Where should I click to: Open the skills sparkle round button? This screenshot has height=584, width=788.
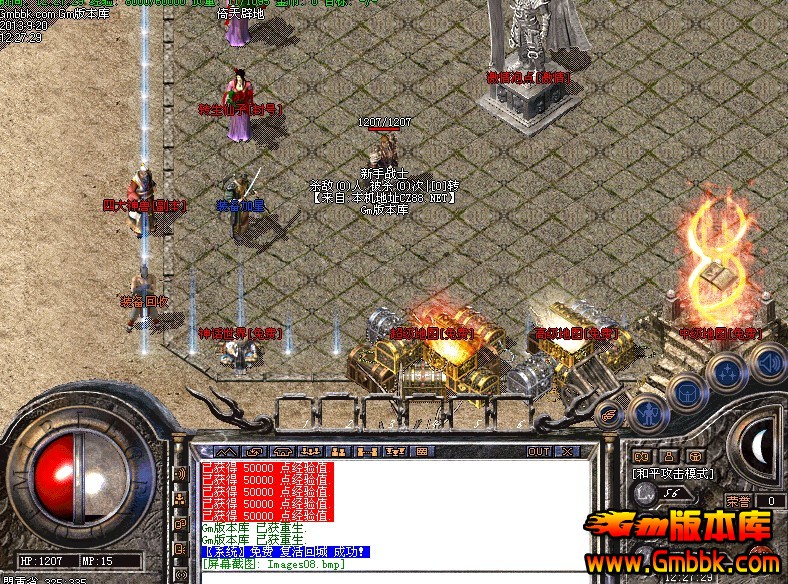point(727,372)
